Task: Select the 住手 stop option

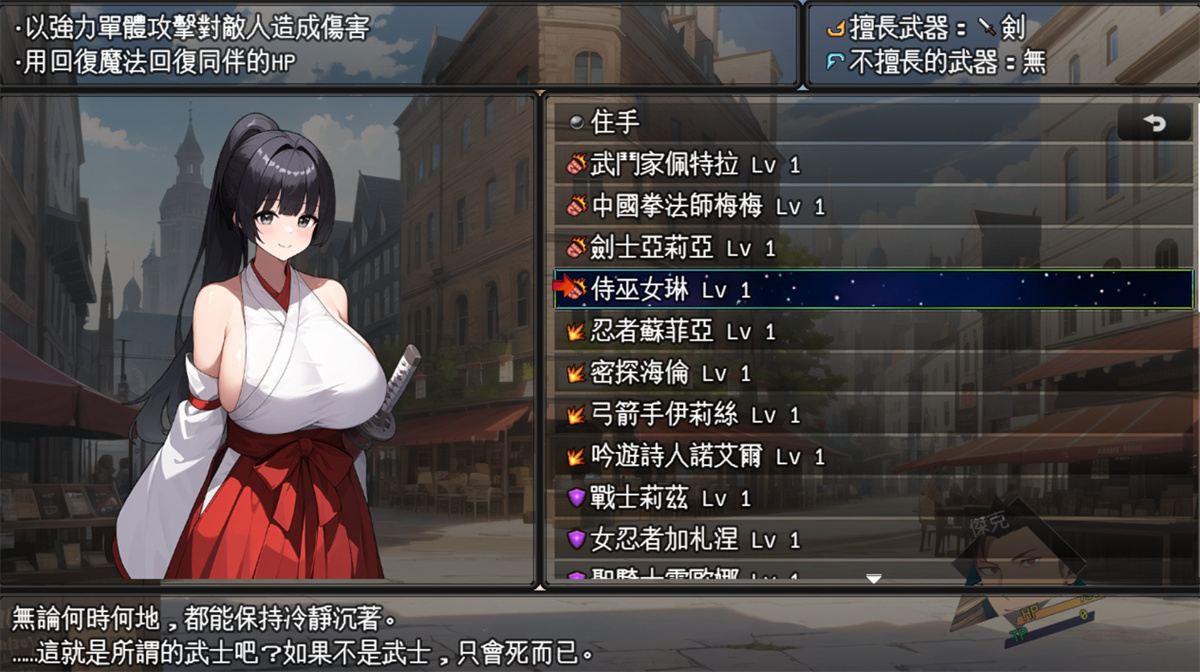Action: pyautogui.click(x=615, y=123)
